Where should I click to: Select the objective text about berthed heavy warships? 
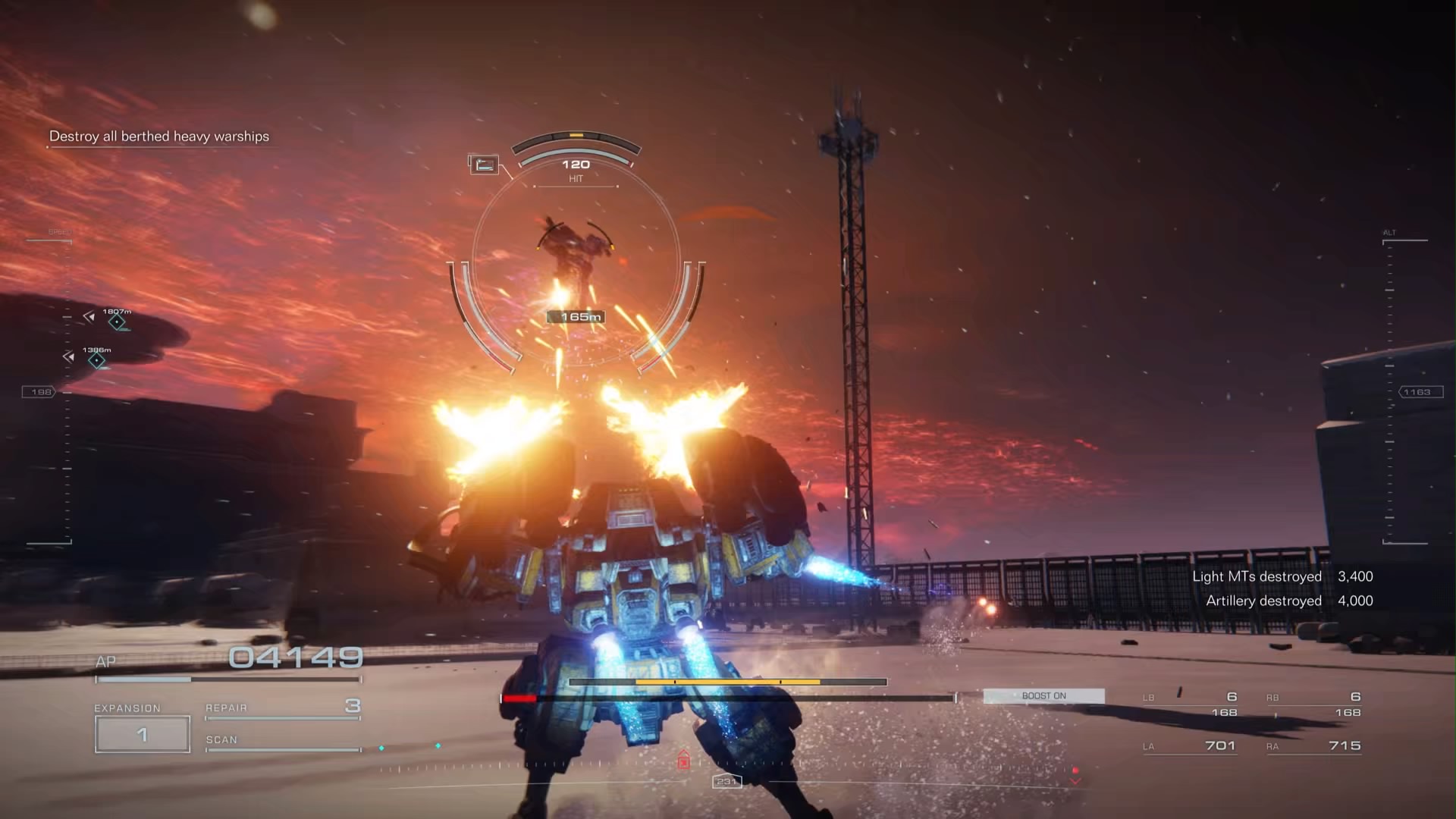[x=159, y=136]
